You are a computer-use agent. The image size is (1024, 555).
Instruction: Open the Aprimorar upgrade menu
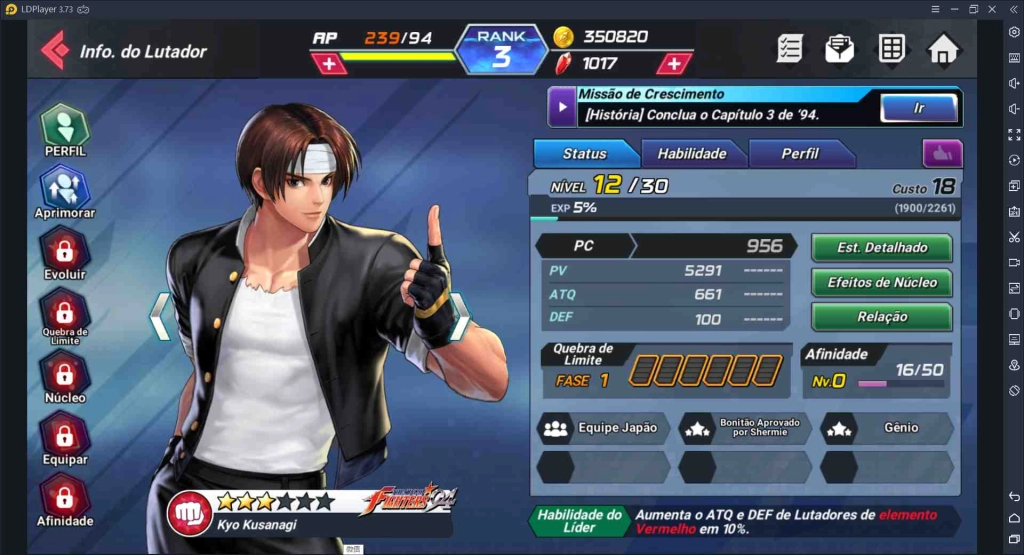[65, 192]
